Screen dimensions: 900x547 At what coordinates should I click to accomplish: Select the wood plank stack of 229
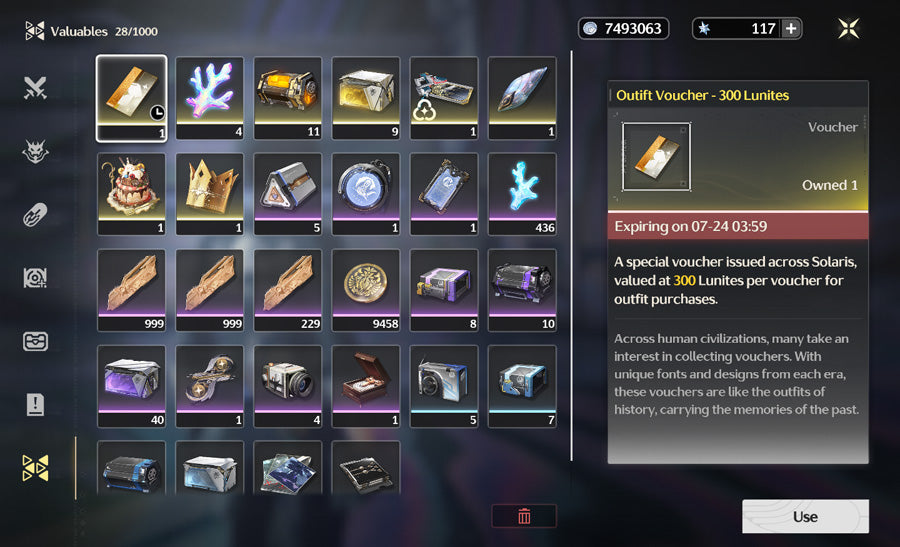click(x=288, y=288)
